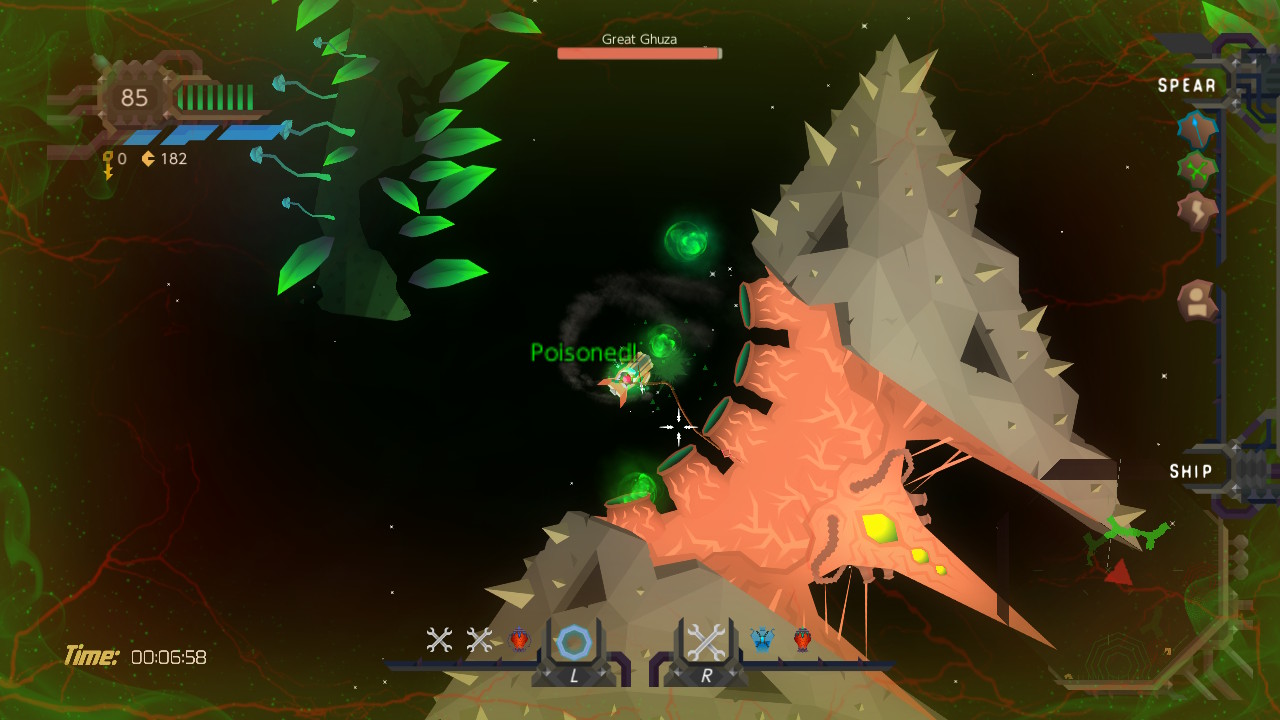Open the lightning spear ability icon
1280x720 pixels.
click(1198, 210)
